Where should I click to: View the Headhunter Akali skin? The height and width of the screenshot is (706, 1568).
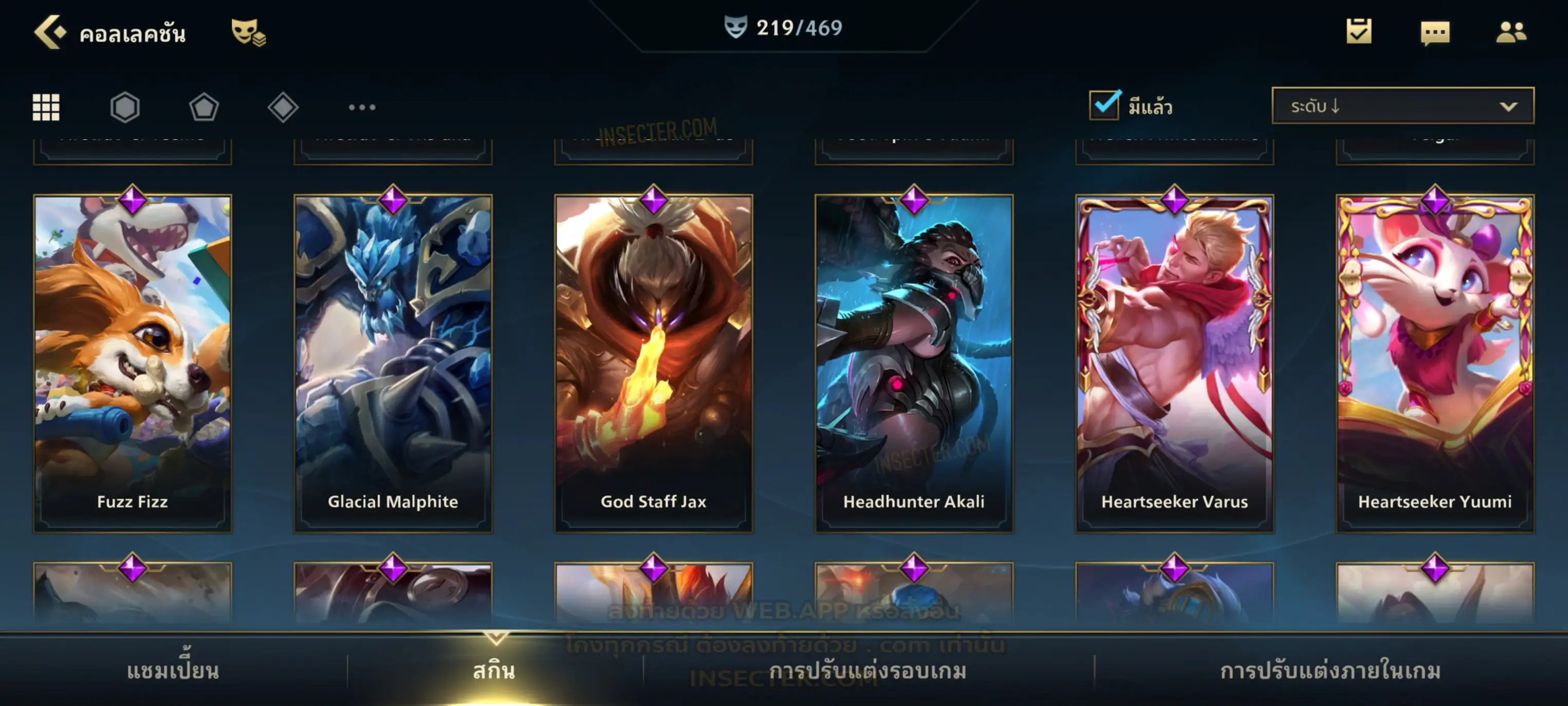914,363
